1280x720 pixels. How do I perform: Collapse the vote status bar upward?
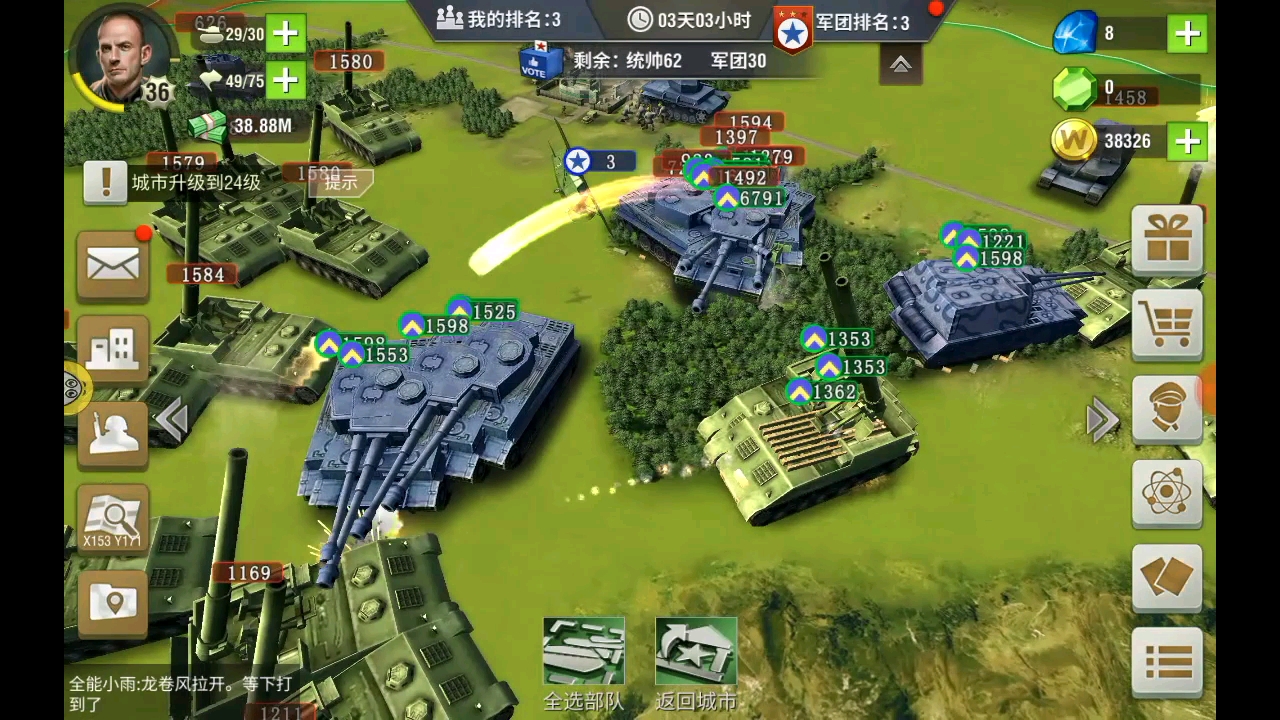point(900,62)
